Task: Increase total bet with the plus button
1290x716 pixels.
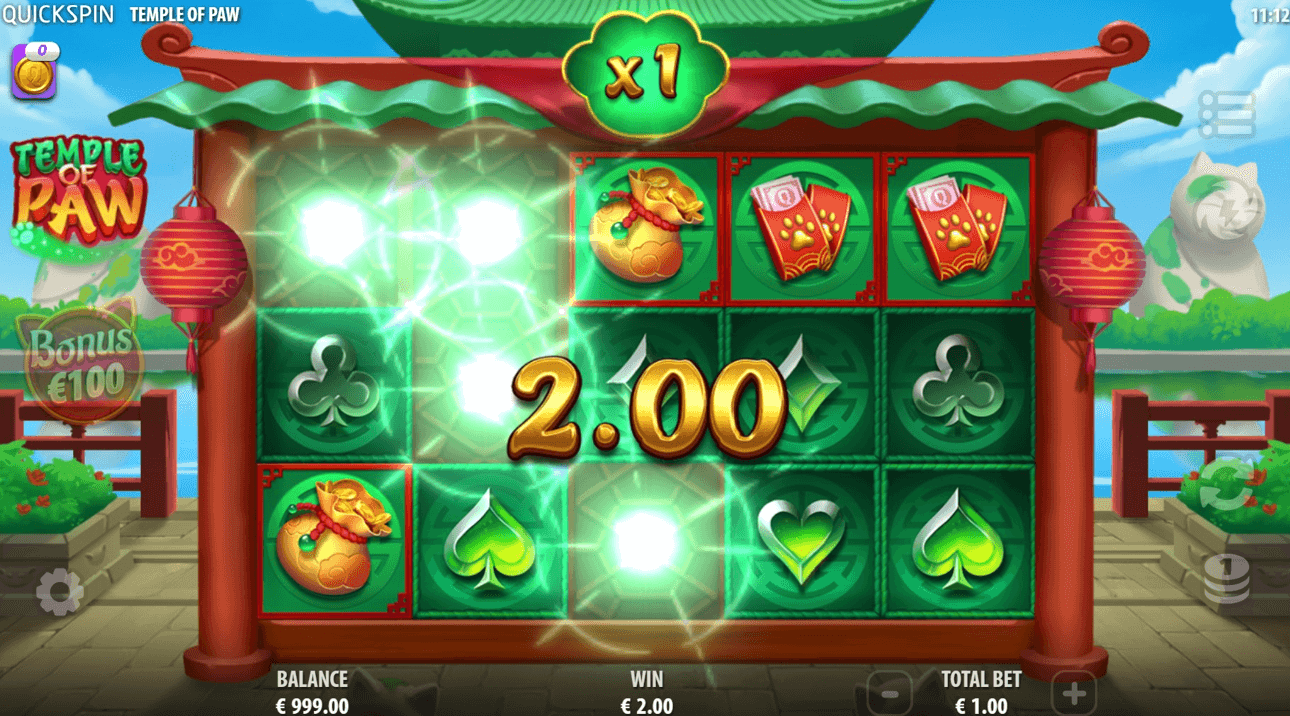Action: tap(1074, 692)
